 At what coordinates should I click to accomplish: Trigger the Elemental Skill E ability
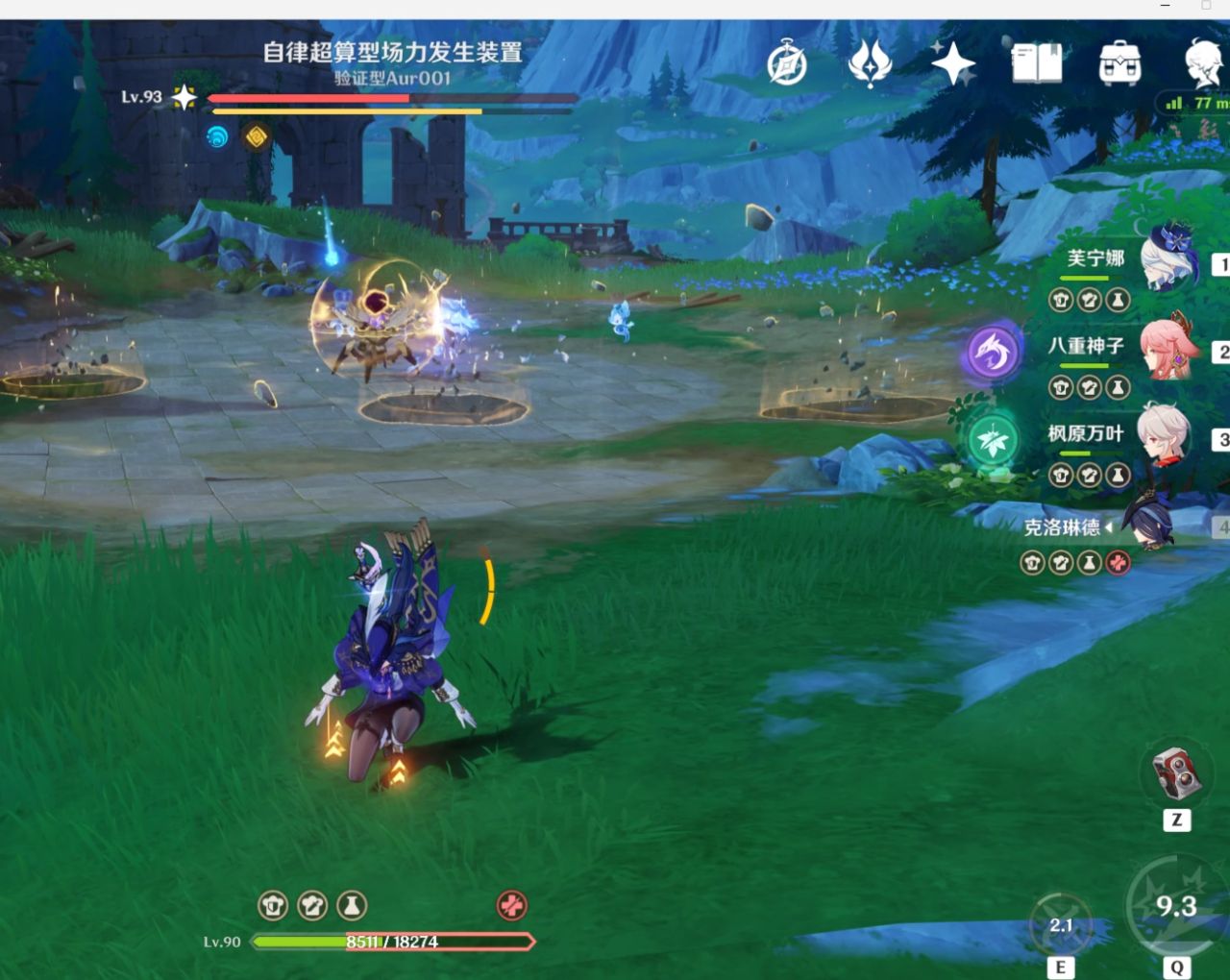click(x=1062, y=925)
